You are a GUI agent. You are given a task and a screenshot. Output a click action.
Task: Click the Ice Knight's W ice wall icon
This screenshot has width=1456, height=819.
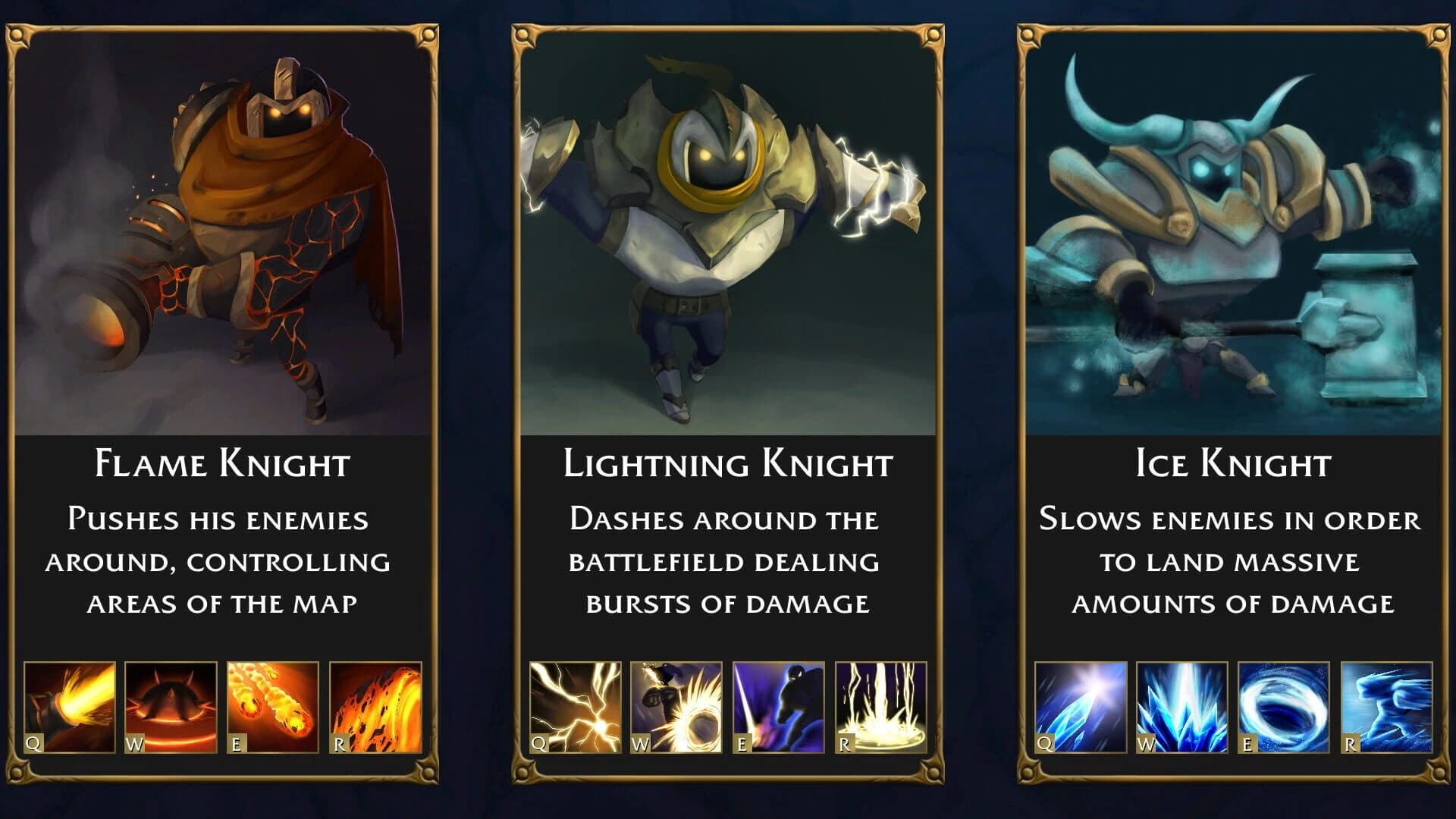click(x=1183, y=704)
